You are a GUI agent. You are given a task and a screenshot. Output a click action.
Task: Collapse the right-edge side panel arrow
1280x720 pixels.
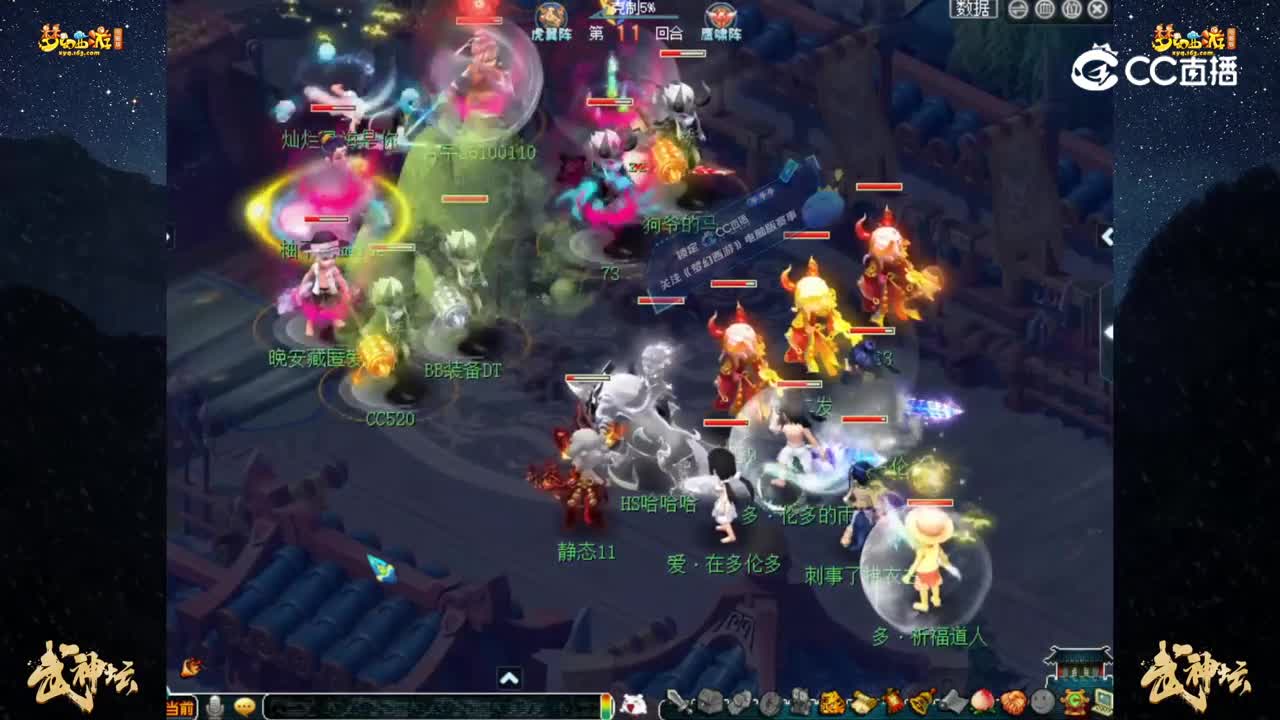(x=1109, y=238)
